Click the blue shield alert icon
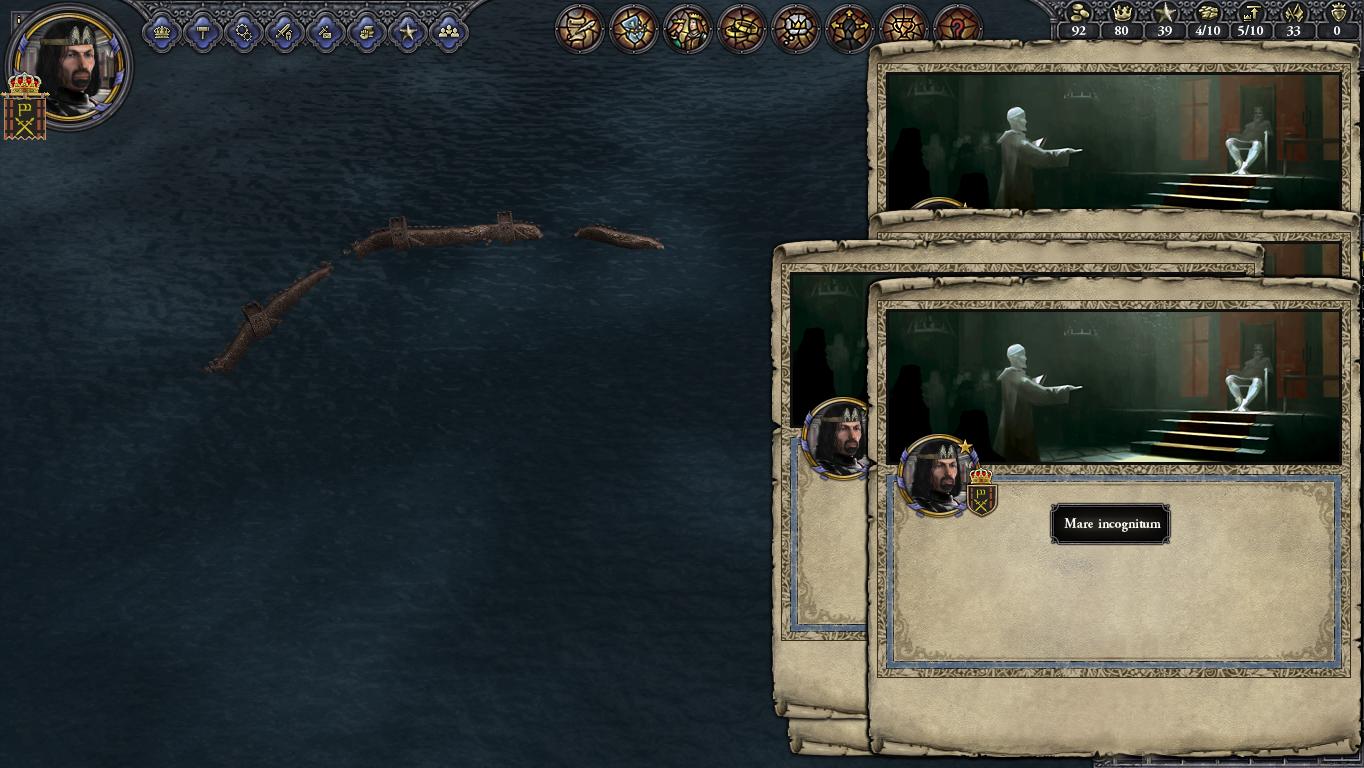The width and height of the screenshot is (1364, 768). [633, 28]
